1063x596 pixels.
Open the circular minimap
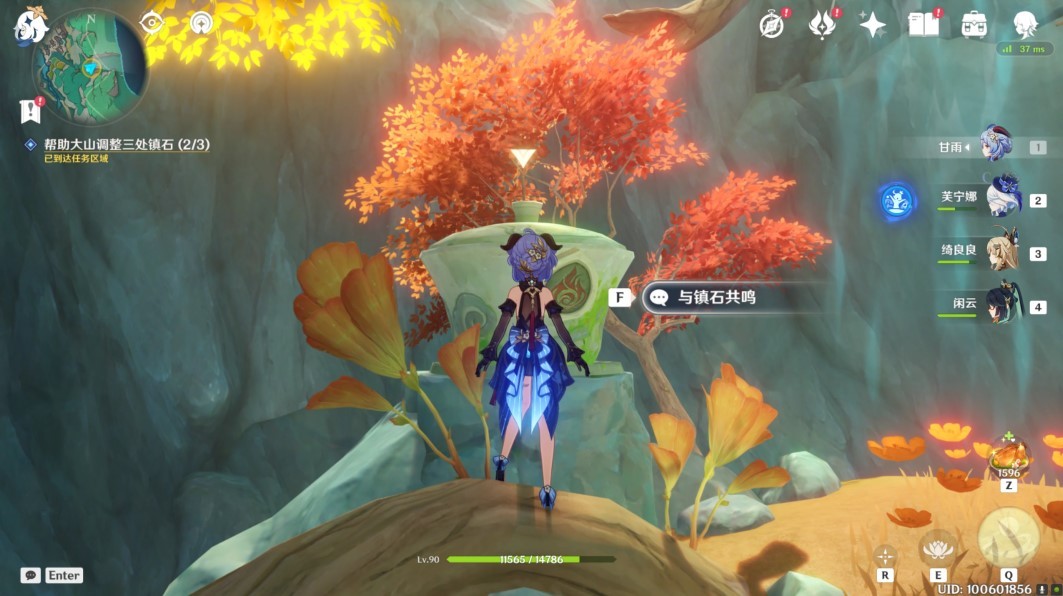point(91,70)
